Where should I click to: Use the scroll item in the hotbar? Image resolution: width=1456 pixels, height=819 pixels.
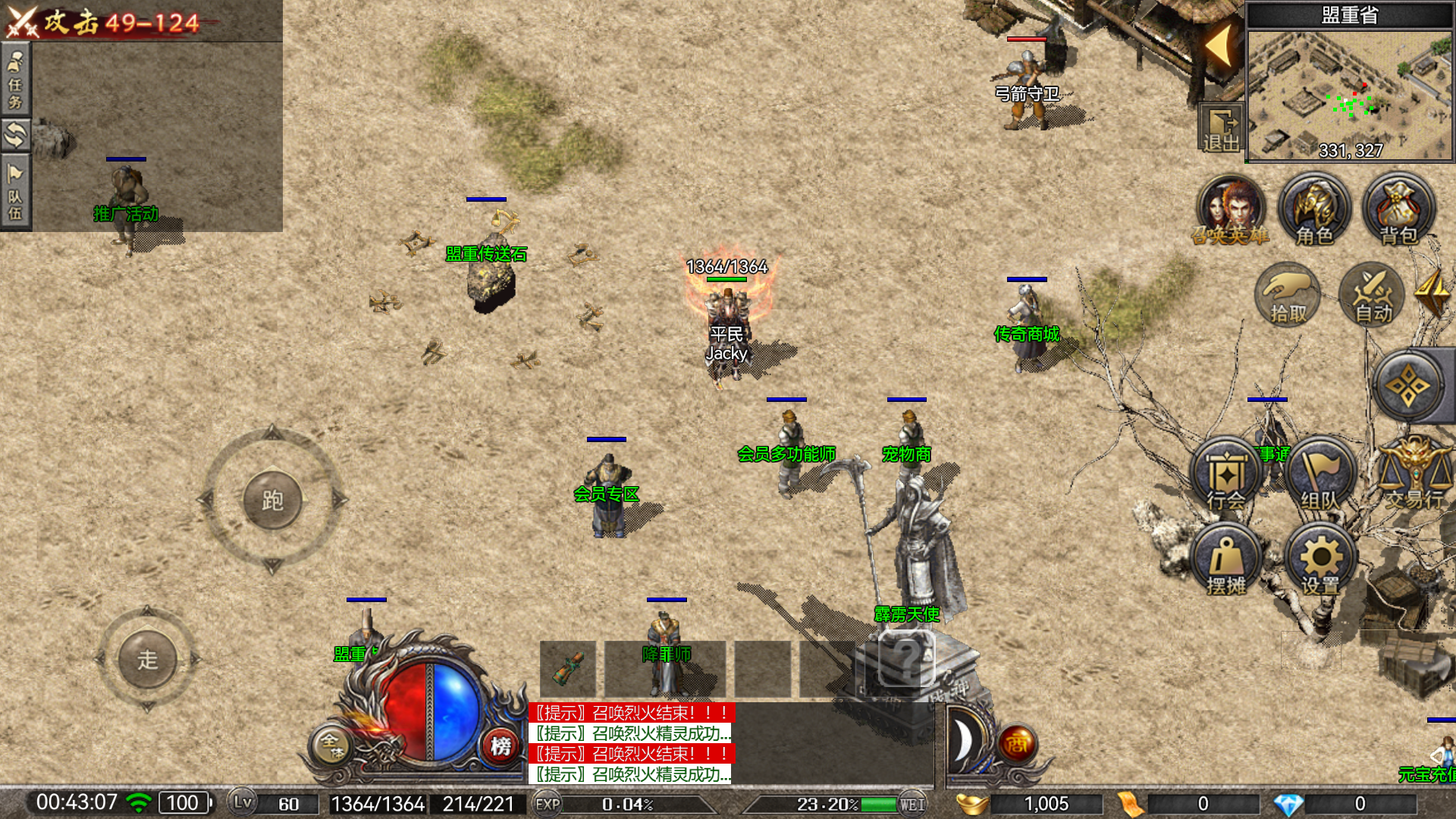click(x=568, y=668)
